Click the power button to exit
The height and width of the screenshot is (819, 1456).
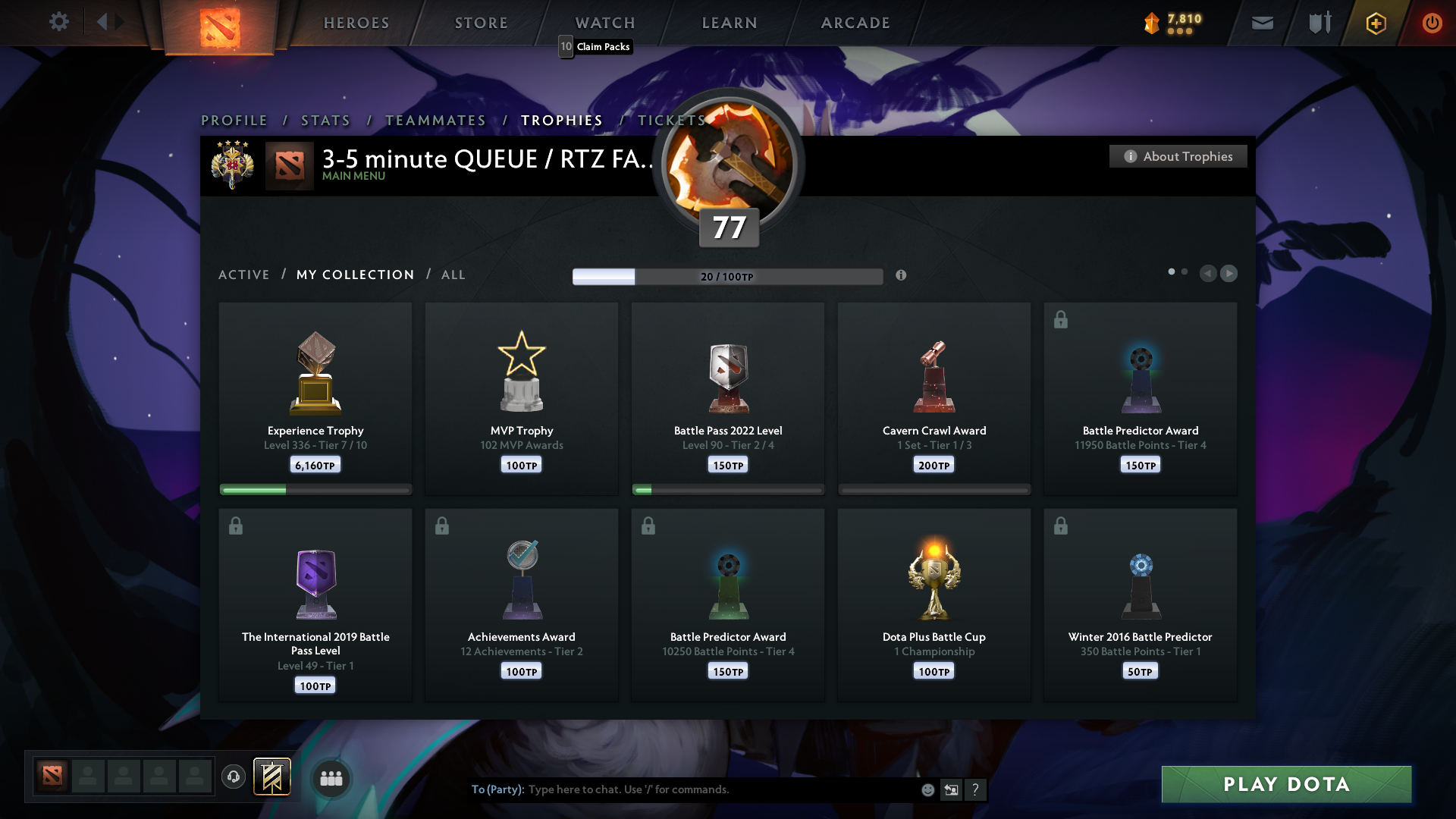click(1432, 22)
